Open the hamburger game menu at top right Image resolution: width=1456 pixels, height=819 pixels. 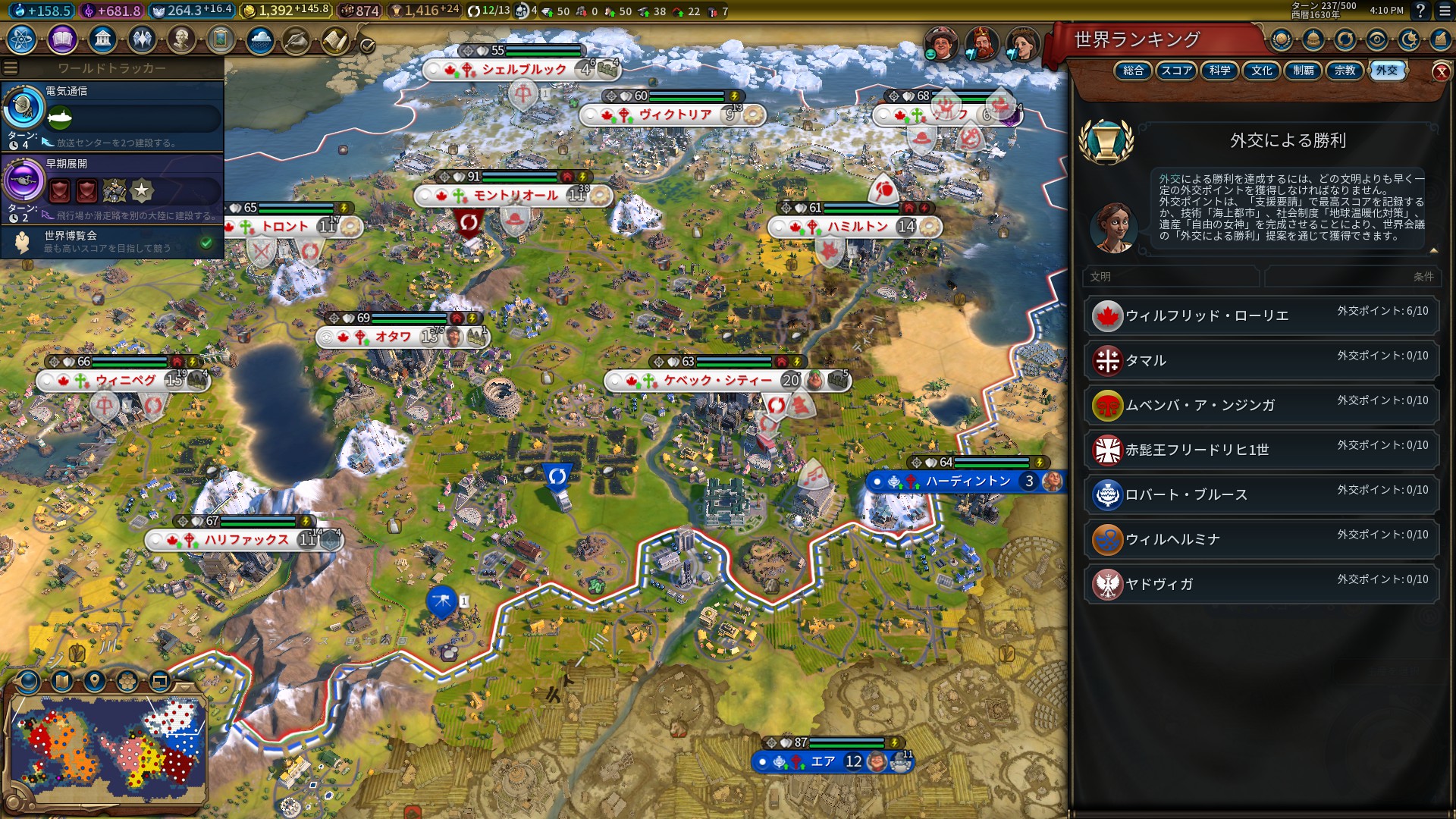coord(1445,11)
